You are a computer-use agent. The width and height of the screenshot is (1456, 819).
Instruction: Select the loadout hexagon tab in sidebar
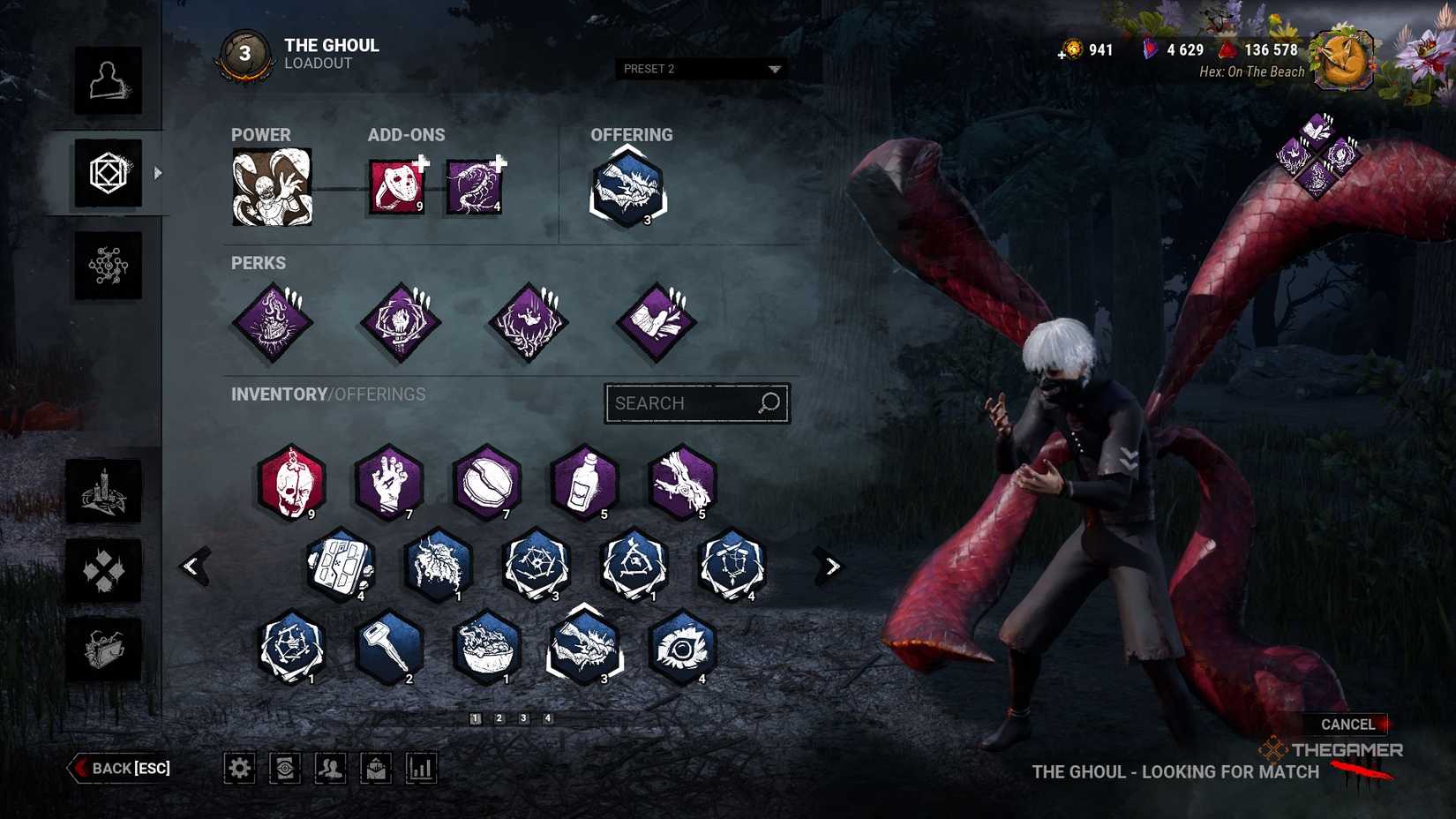[107, 173]
